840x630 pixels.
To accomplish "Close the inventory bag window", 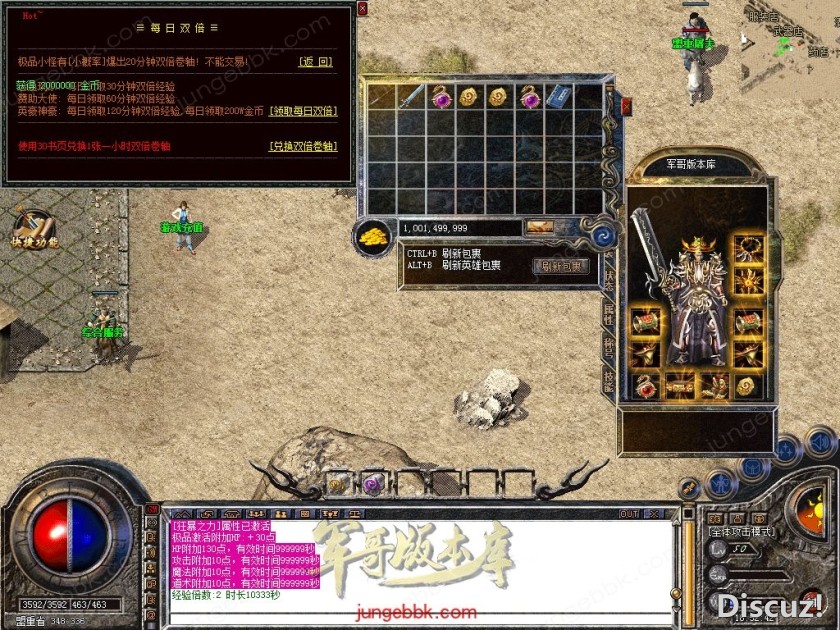I will point(626,103).
